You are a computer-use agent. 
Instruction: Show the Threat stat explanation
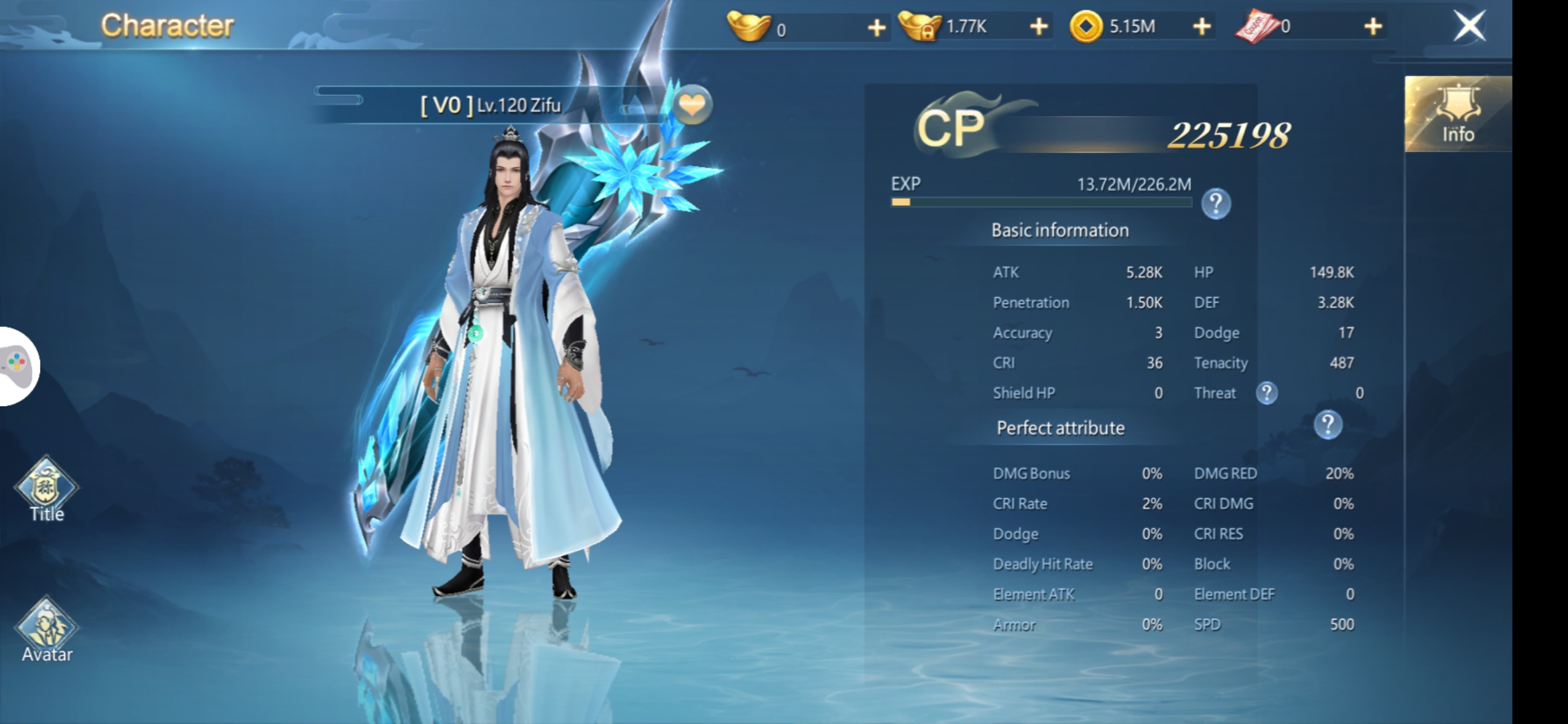(x=1266, y=393)
